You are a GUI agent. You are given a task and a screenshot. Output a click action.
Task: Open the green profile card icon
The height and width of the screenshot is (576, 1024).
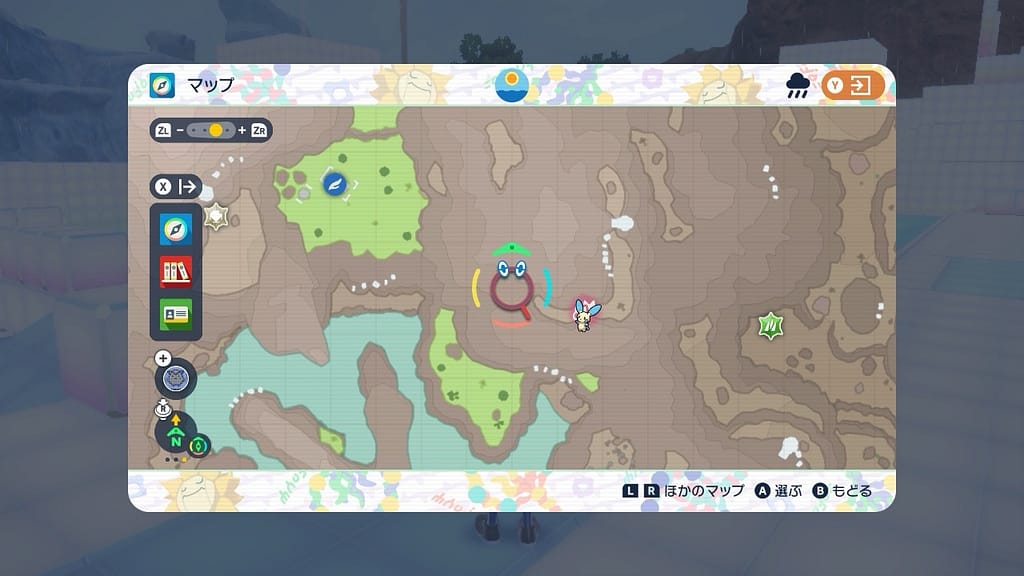click(x=176, y=313)
